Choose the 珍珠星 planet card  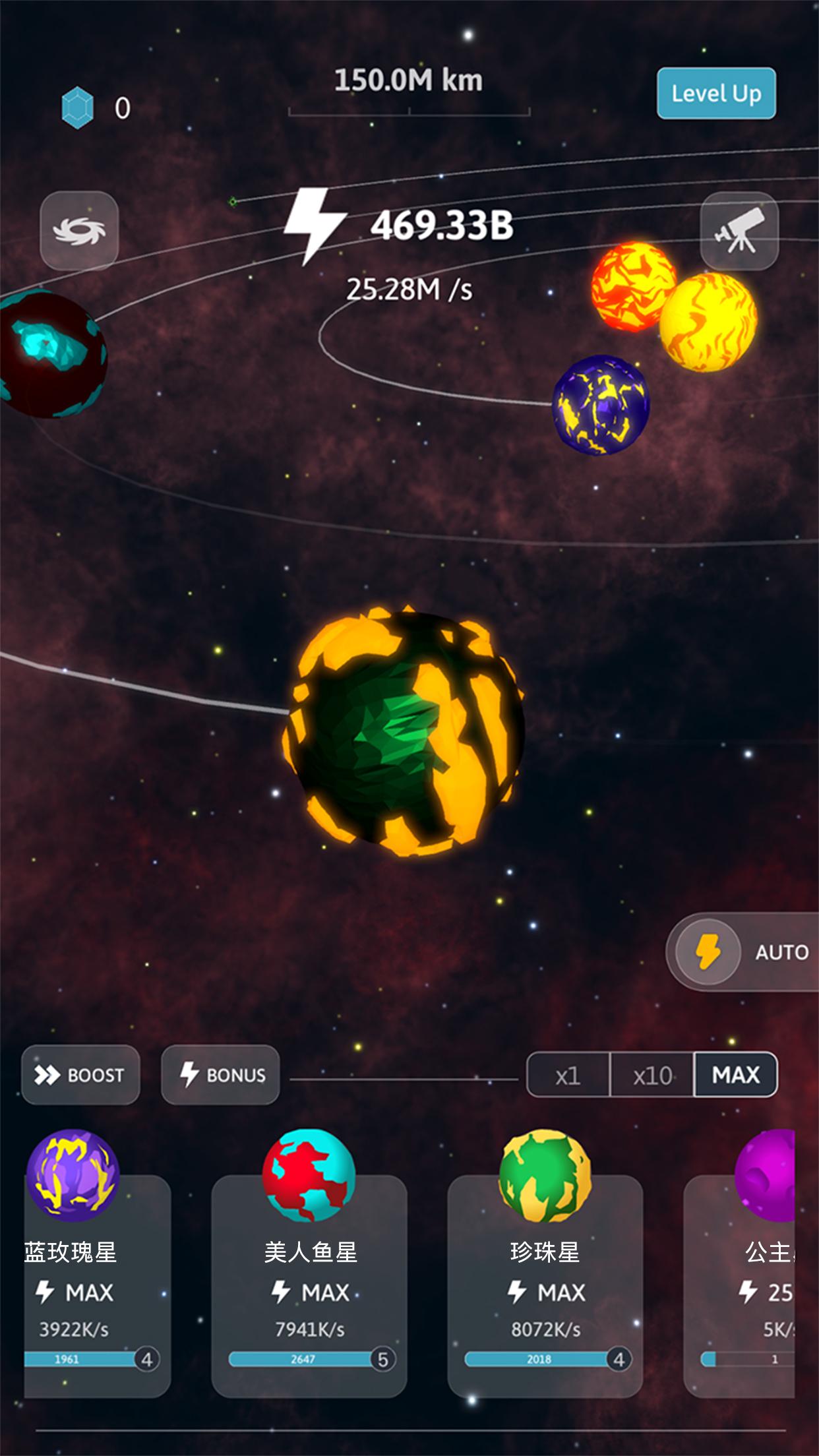pos(545,1286)
